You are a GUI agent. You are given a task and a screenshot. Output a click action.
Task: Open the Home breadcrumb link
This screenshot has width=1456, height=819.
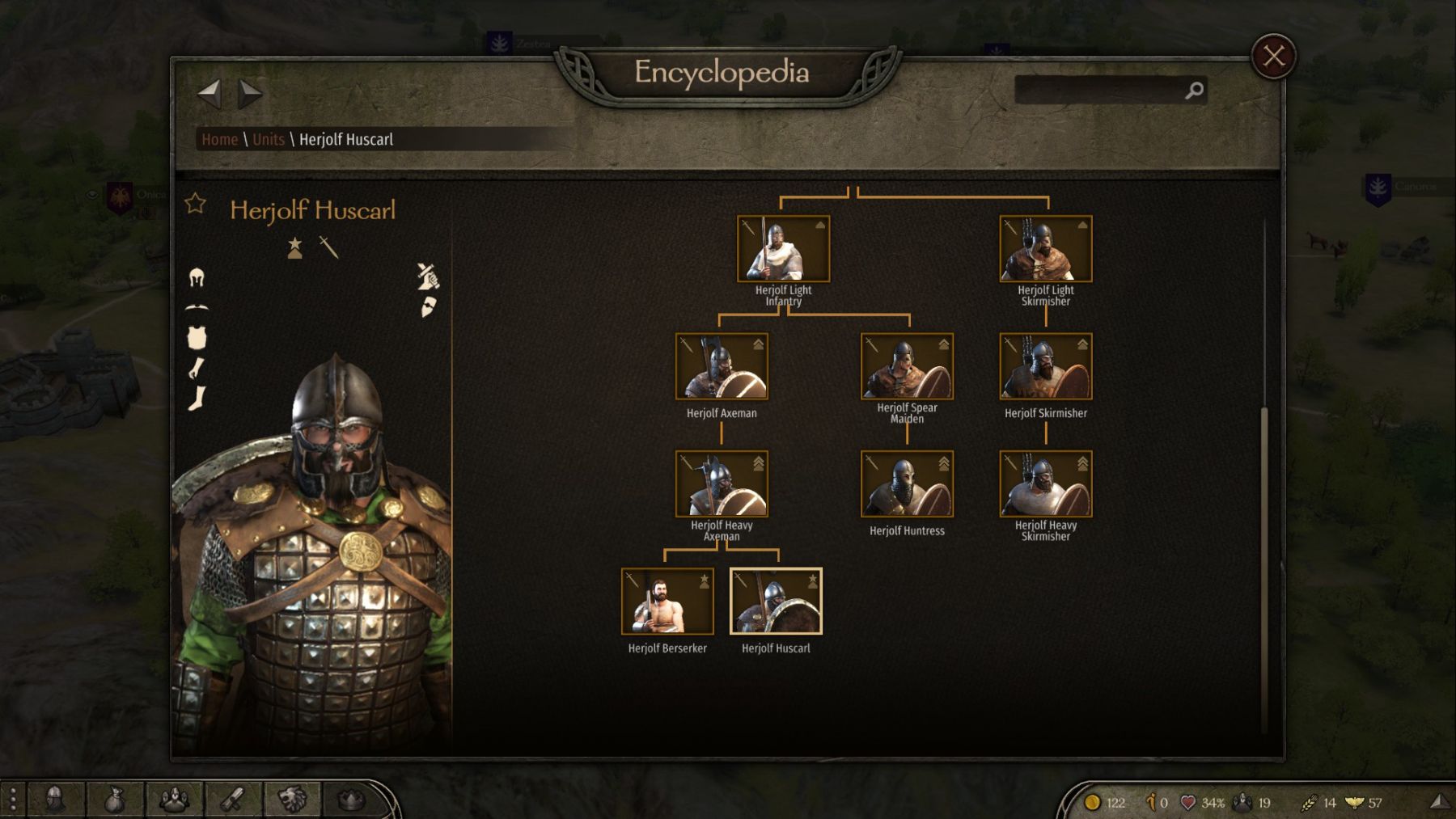pyautogui.click(x=219, y=139)
